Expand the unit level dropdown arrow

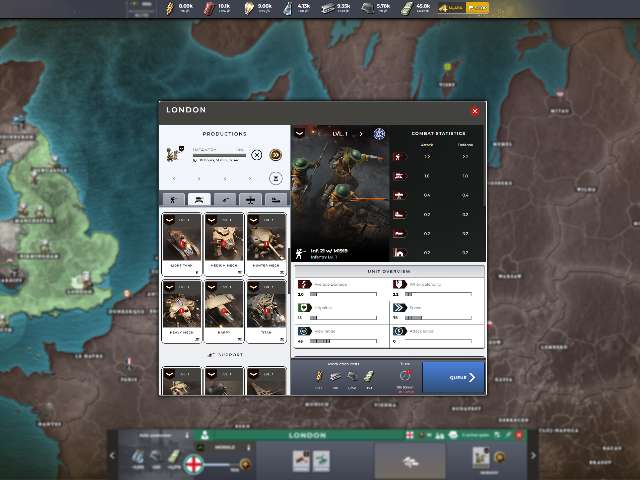[299, 132]
